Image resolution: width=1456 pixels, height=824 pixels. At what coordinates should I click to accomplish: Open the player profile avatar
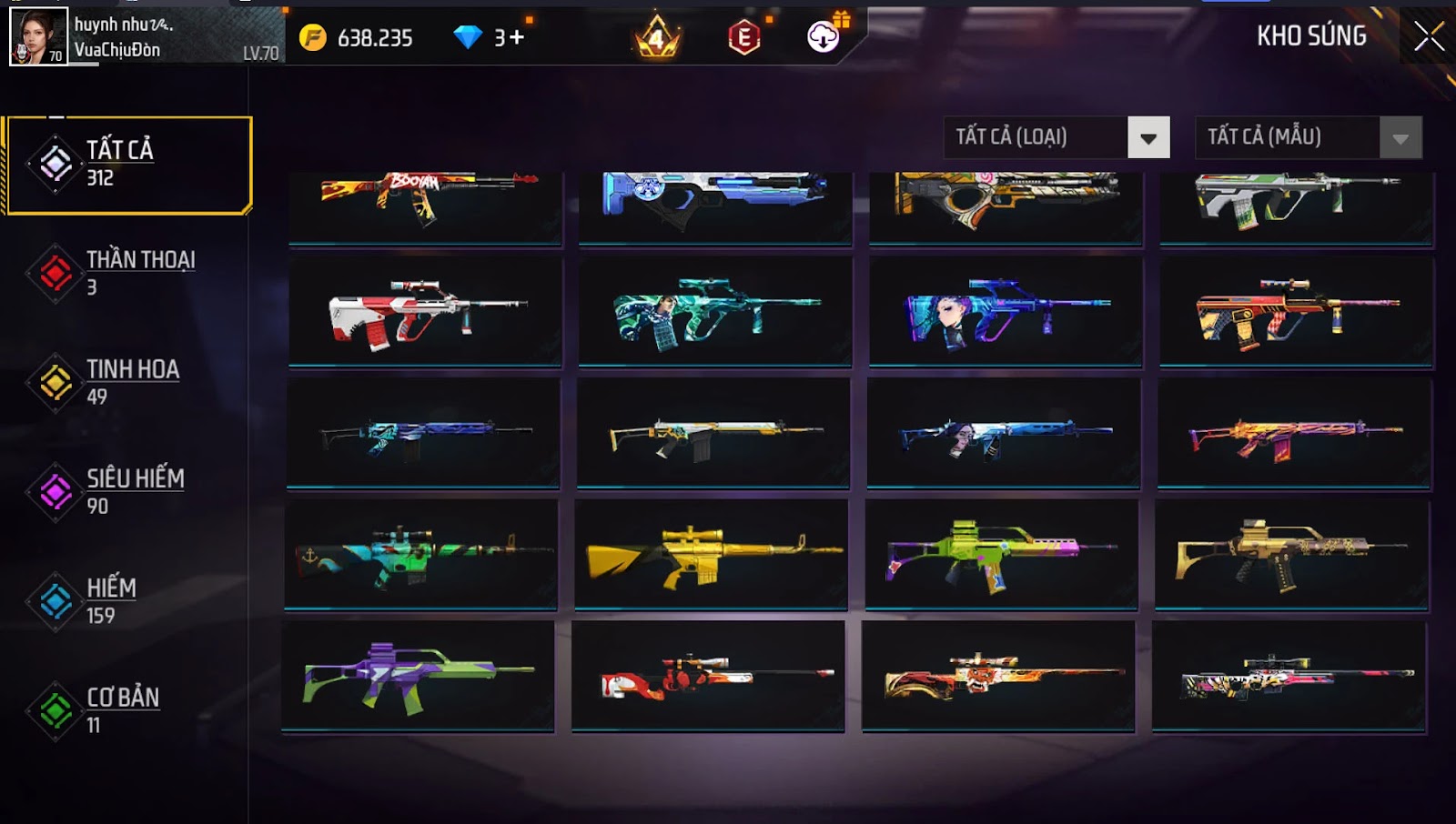coord(38,36)
